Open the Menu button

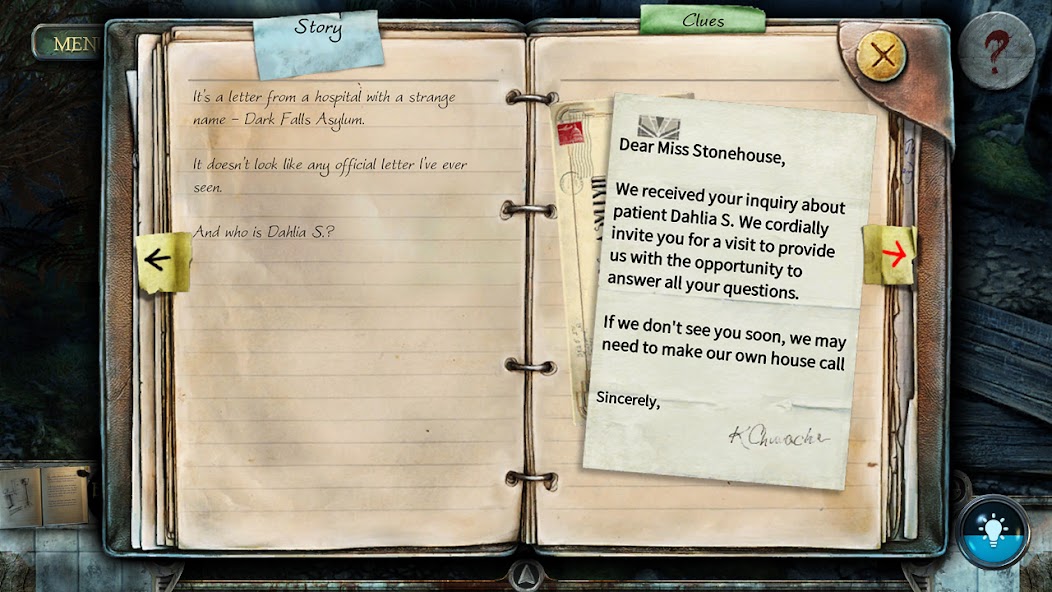[x=70, y=43]
